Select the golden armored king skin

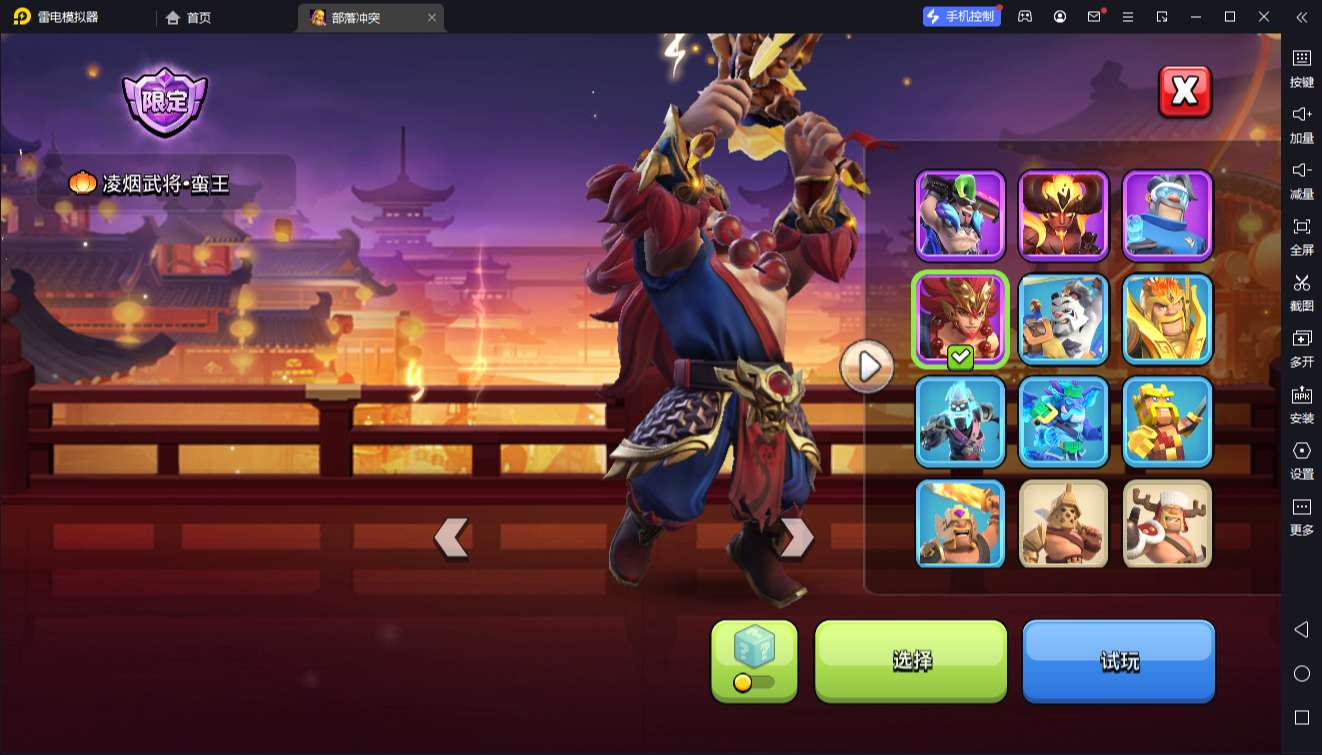1167,318
